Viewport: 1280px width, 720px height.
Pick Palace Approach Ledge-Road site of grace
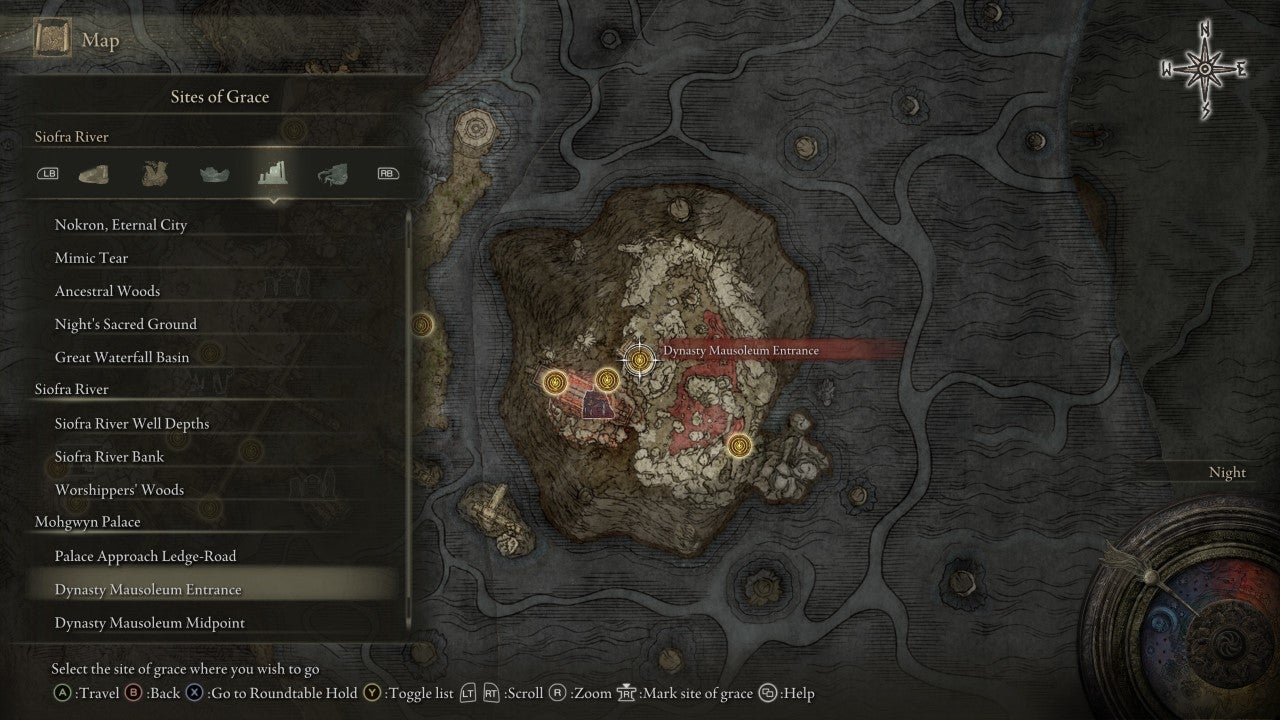pyautogui.click(x=146, y=556)
